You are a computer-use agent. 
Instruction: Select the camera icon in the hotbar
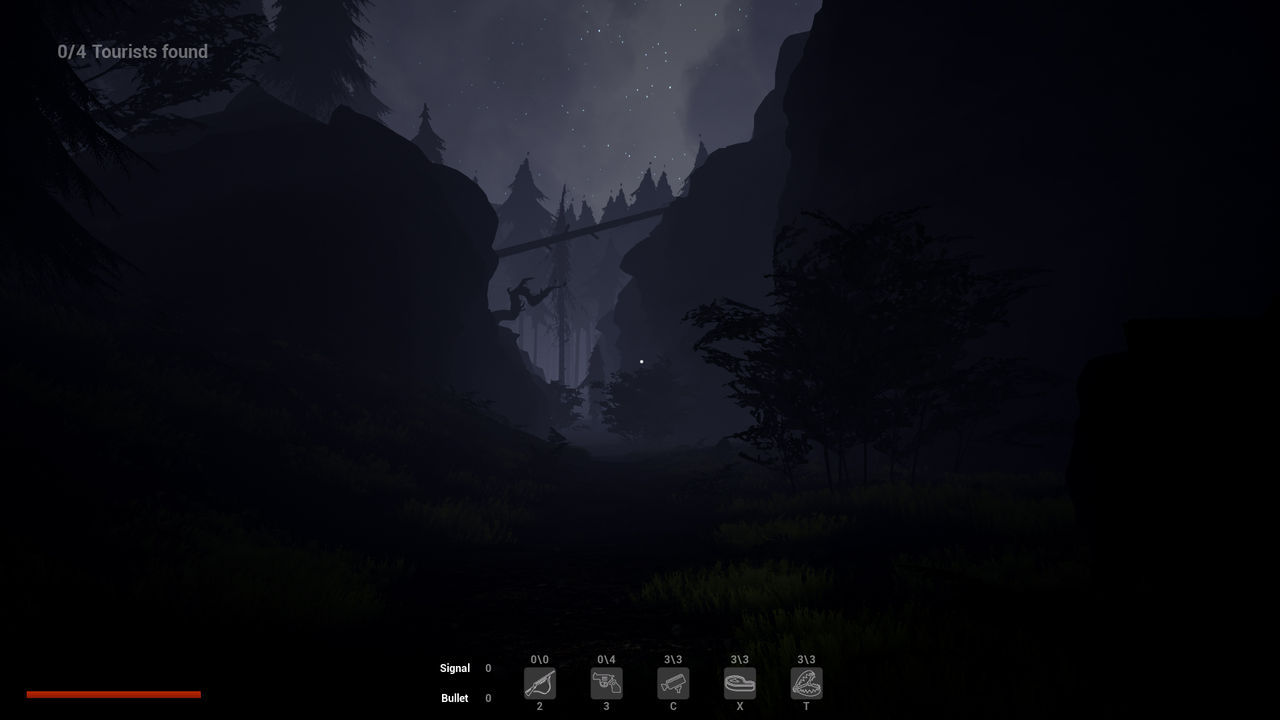[673, 683]
